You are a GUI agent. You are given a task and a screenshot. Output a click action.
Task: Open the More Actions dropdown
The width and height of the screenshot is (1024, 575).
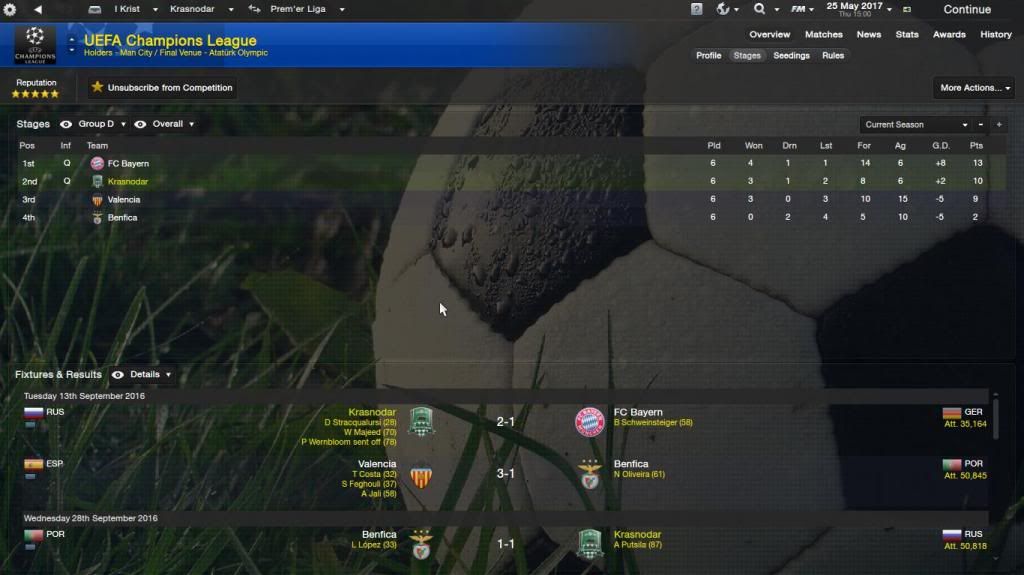click(x=975, y=88)
